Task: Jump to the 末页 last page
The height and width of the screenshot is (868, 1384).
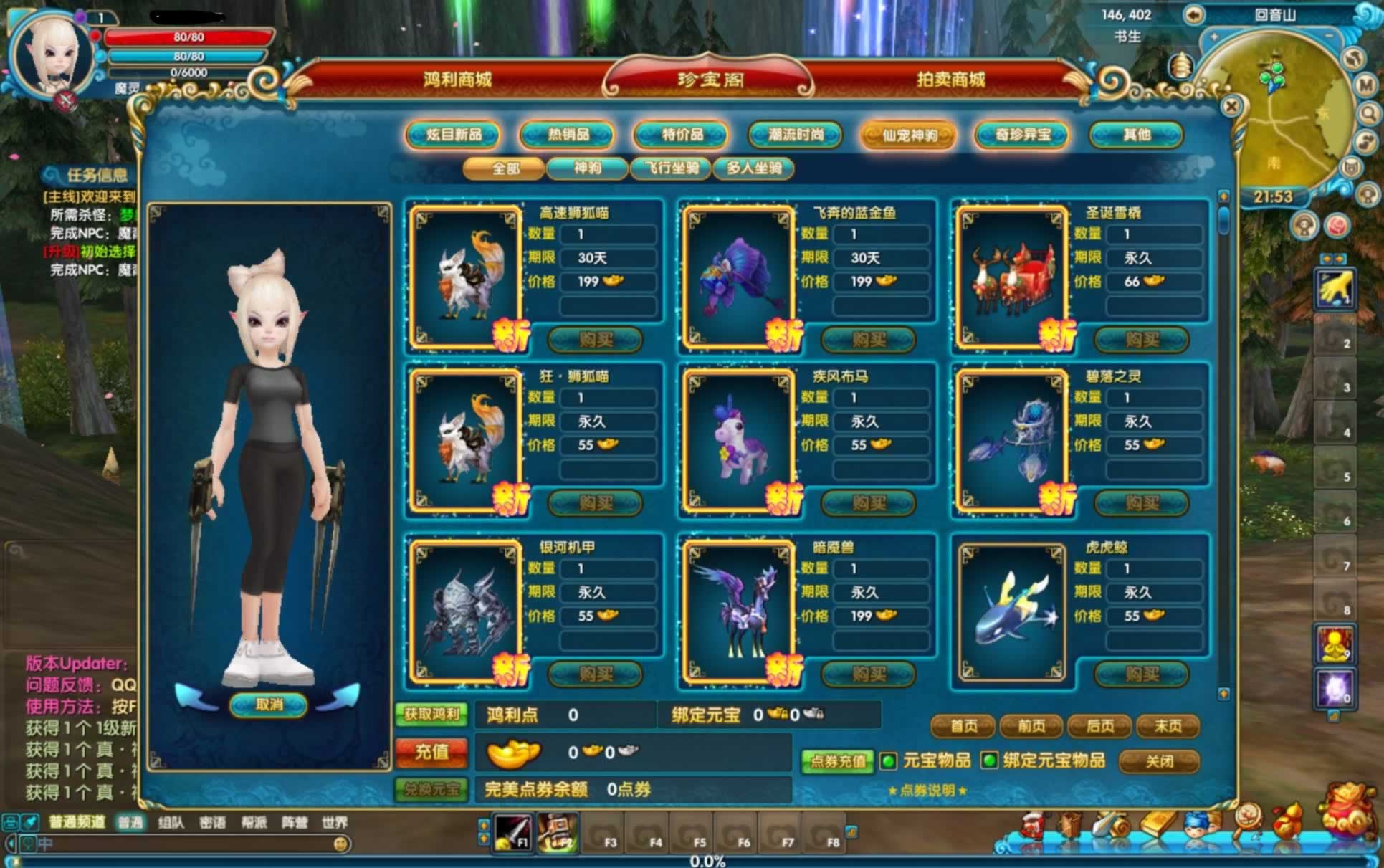Action: [1168, 726]
